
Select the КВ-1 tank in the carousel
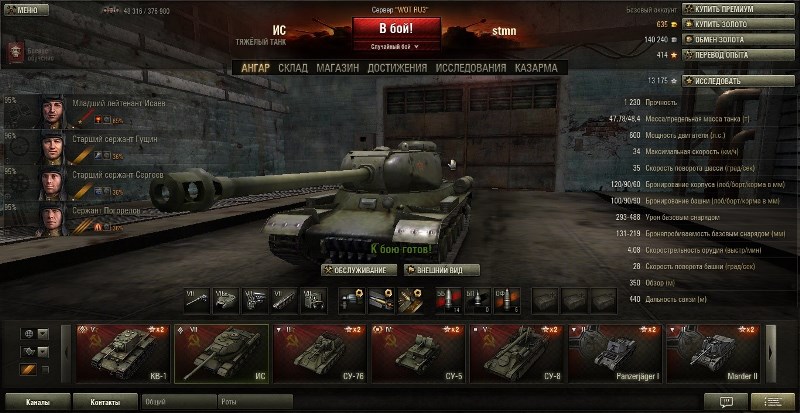pyautogui.click(x=119, y=353)
